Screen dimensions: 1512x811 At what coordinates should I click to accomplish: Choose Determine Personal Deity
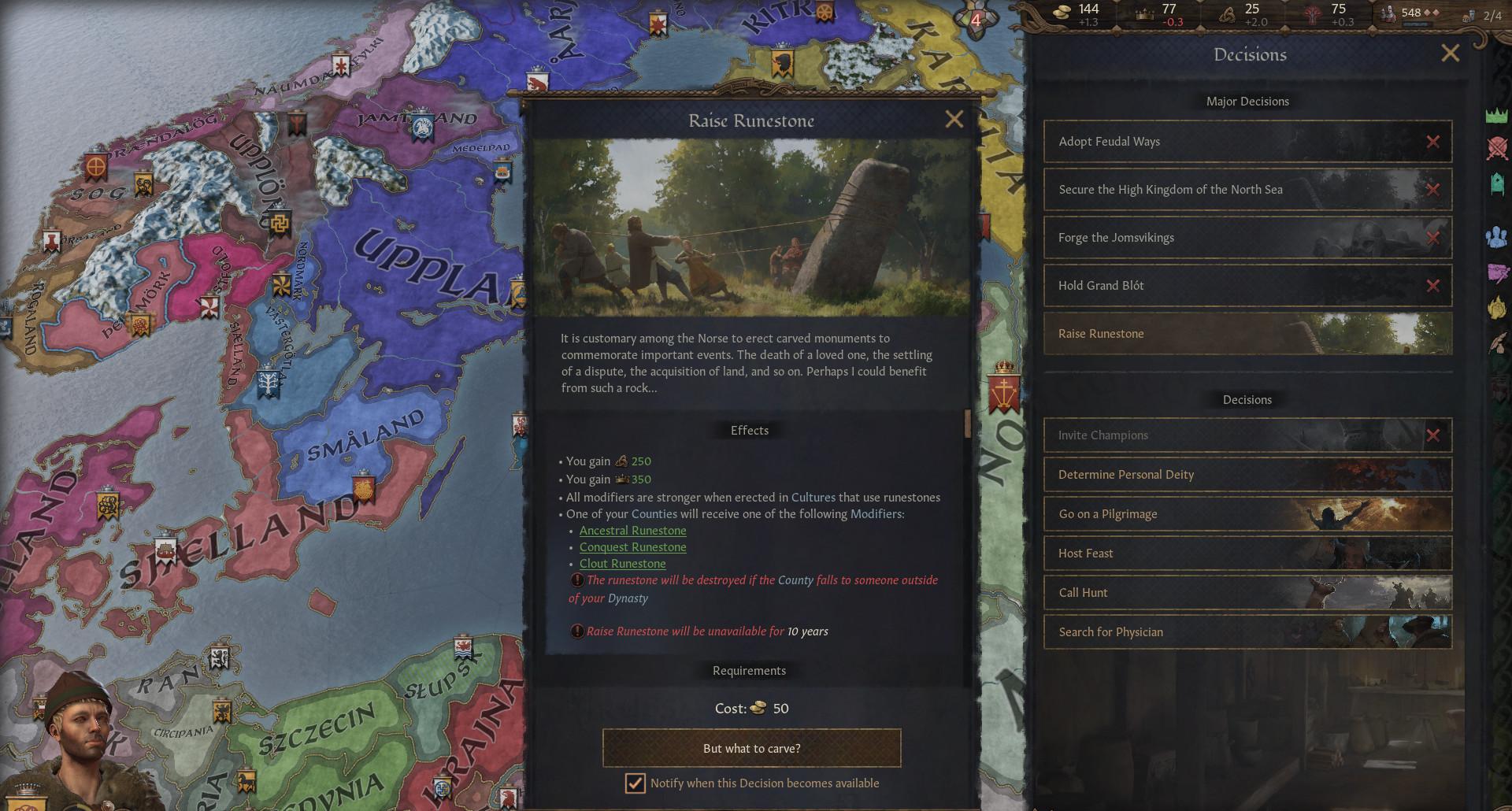1247,475
